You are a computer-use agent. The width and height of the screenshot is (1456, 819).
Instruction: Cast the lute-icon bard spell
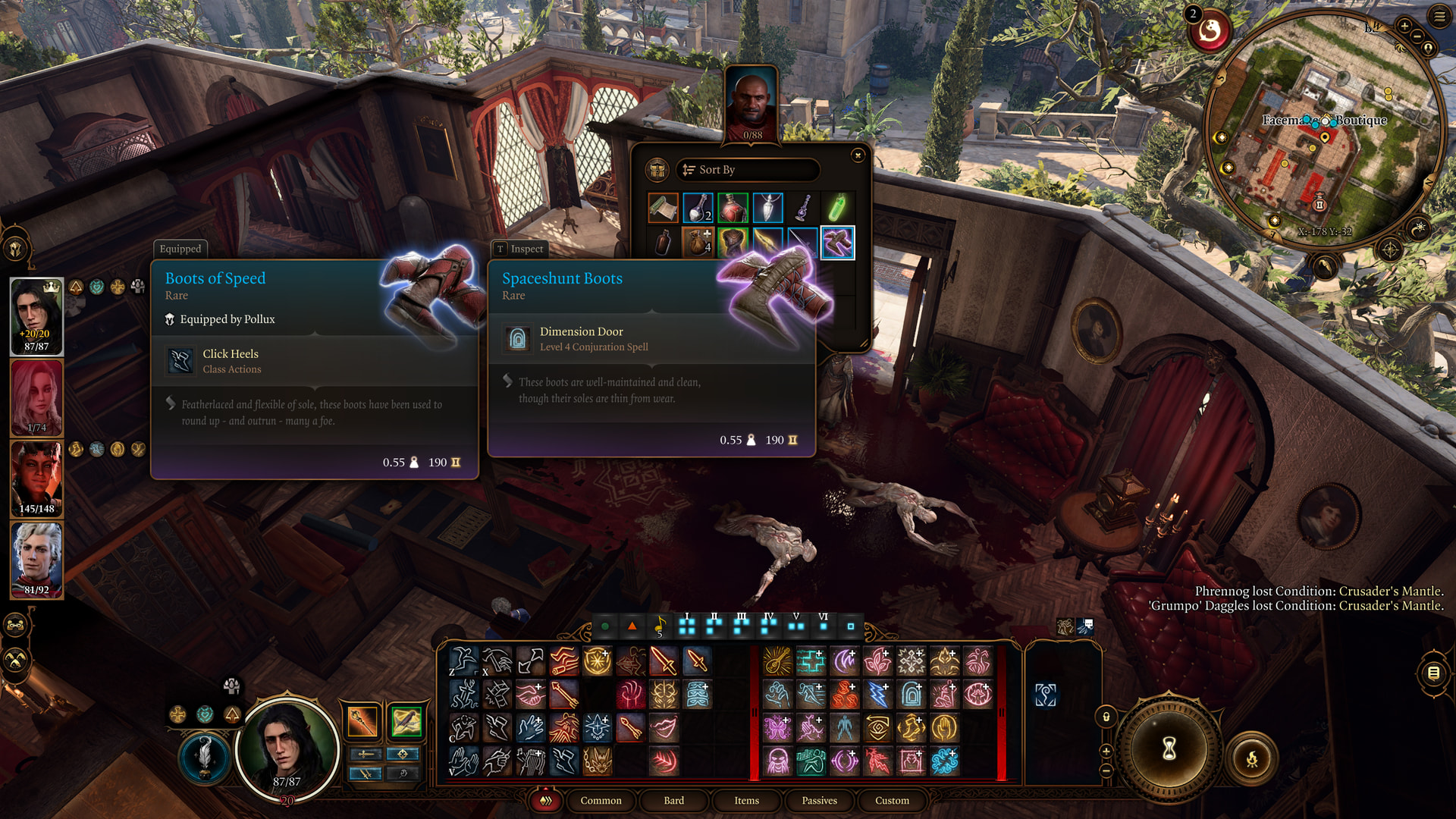(x=777, y=661)
